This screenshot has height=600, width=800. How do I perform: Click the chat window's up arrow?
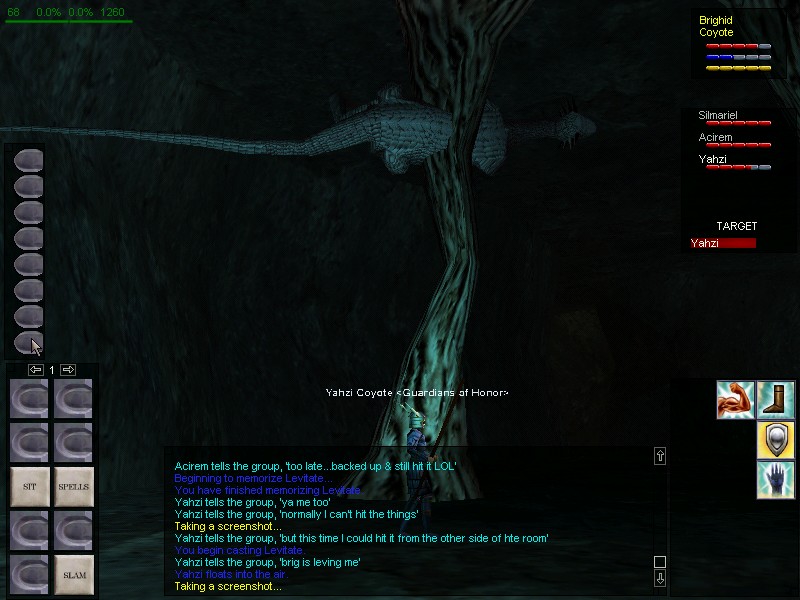click(x=659, y=456)
